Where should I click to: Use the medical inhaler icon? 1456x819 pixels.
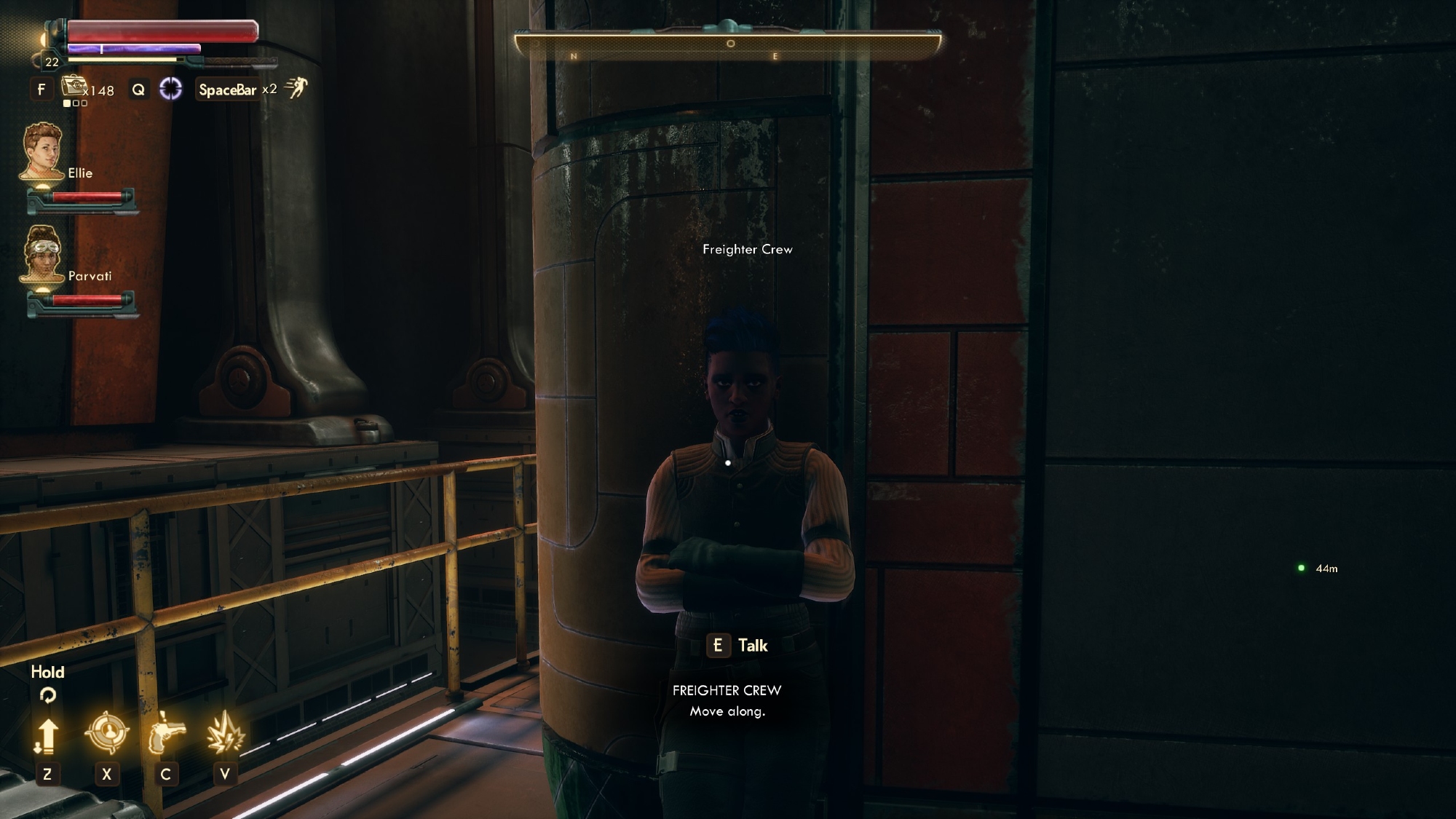pos(74,87)
